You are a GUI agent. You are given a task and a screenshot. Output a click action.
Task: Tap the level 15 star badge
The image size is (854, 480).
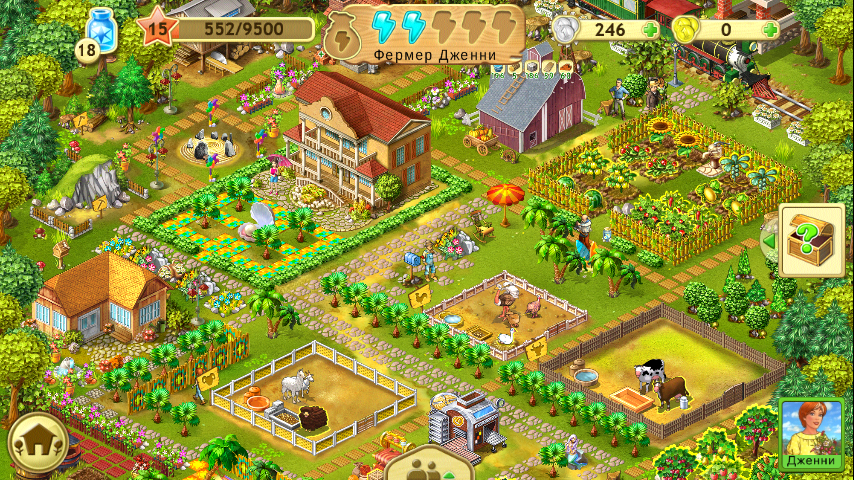pyautogui.click(x=157, y=28)
